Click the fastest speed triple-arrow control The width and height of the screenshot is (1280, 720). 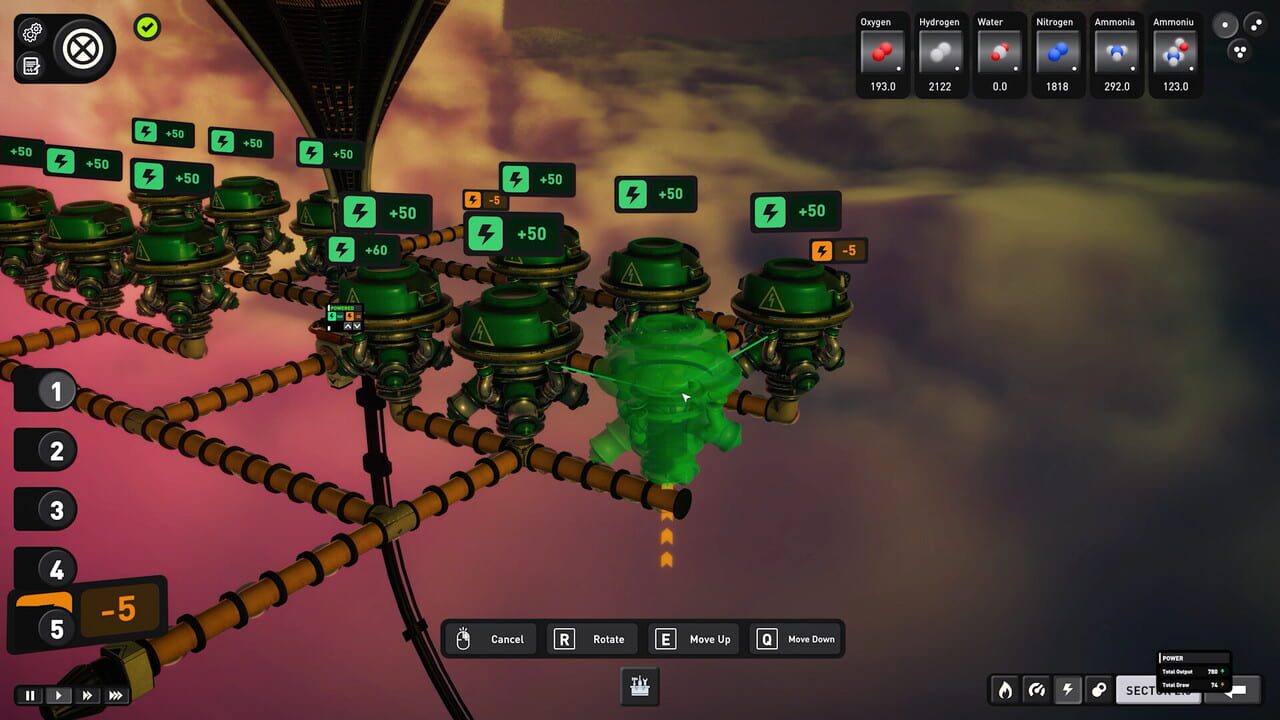pyautogui.click(x=116, y=695)
